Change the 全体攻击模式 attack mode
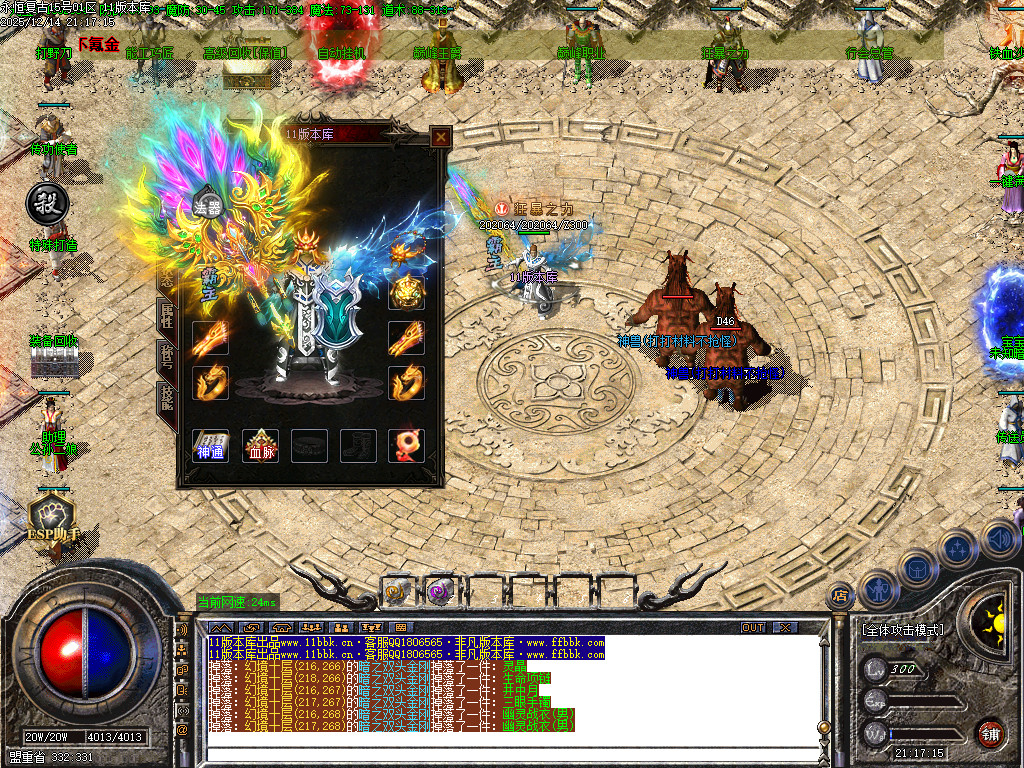Image resolution: width=1024 pixels, height=768 pixels. 901,630
